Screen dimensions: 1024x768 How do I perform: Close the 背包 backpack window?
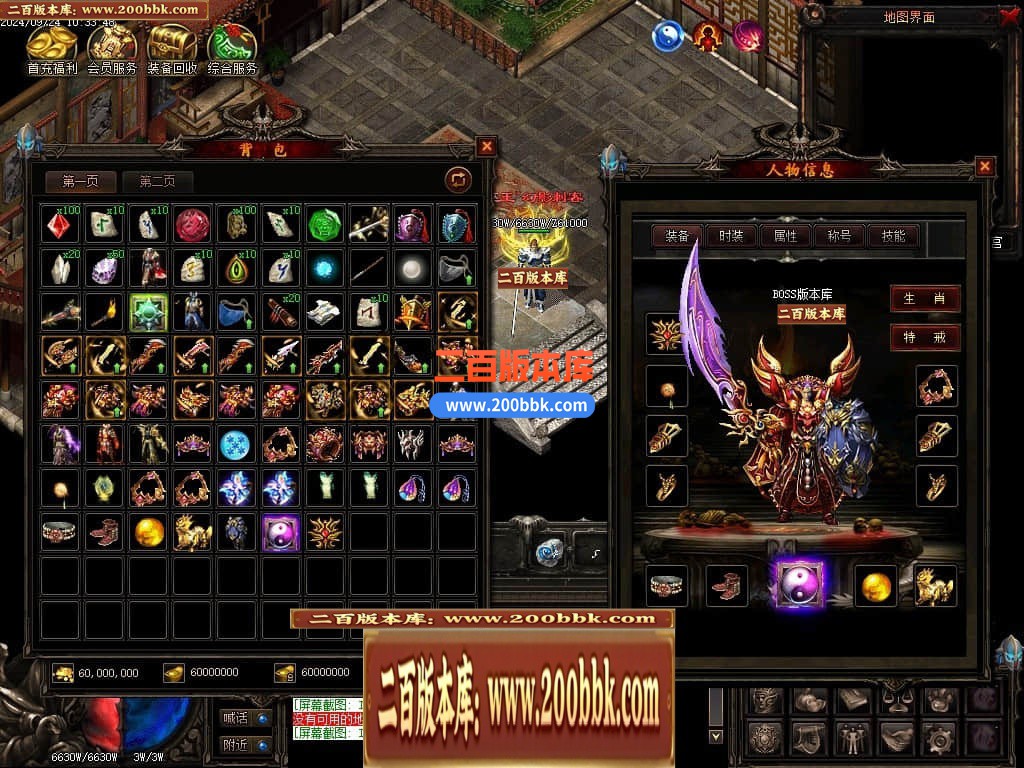pos(486,147)
